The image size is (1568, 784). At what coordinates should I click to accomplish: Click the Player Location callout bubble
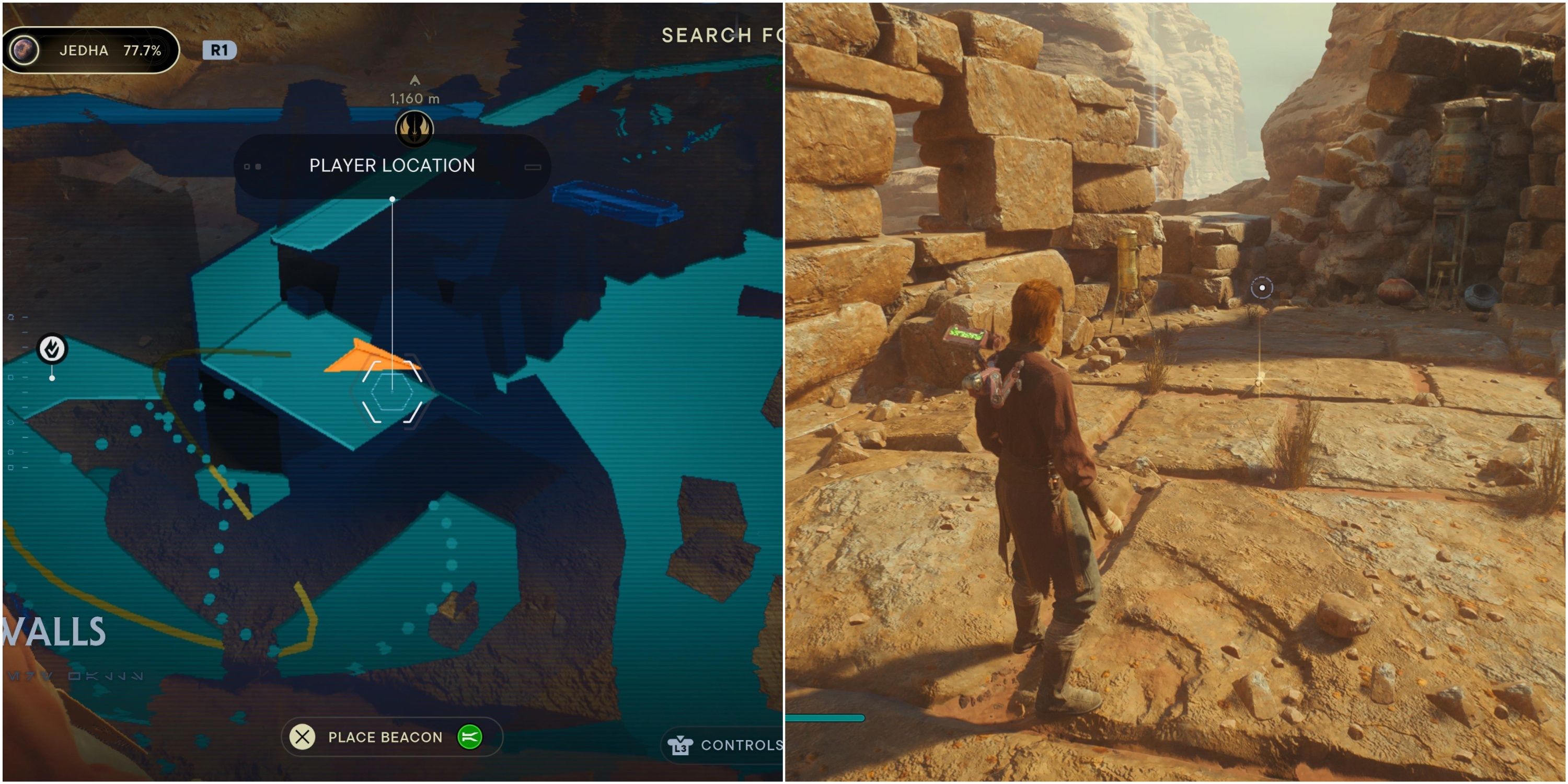[391, 166]
